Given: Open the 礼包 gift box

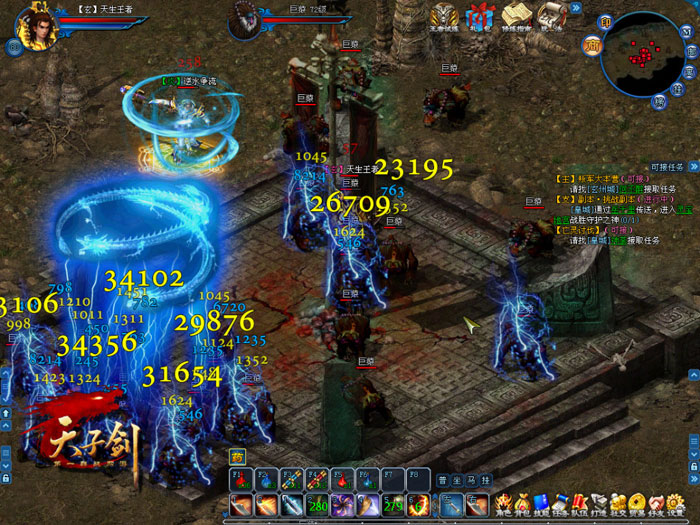Looking at the screenshot, I should coord(481,14).
